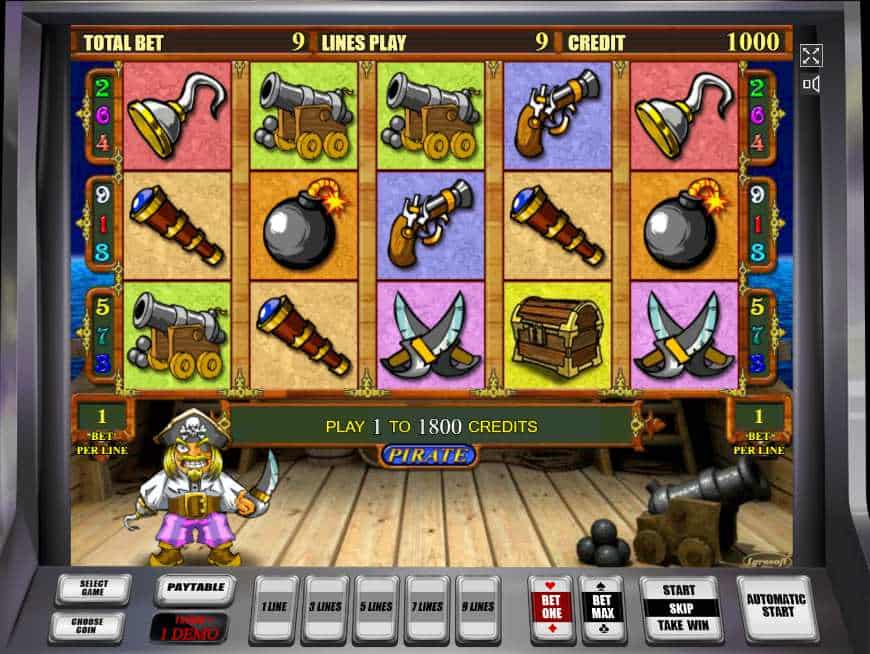870x654 pixels.
Task: Mute sound with the speaker icon
Action: click(x=811, y=84)
